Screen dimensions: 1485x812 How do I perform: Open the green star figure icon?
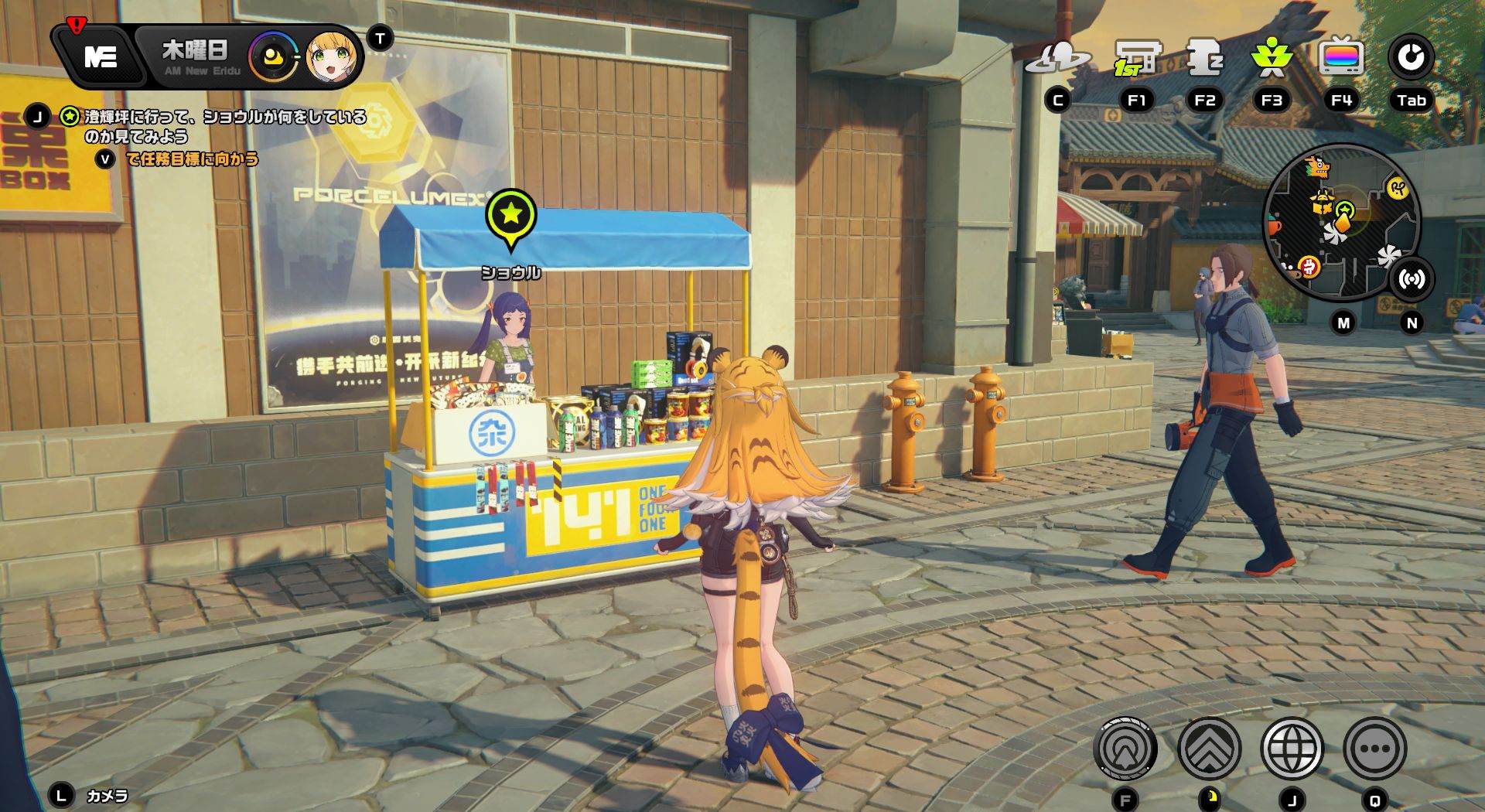coord(1272,58)
